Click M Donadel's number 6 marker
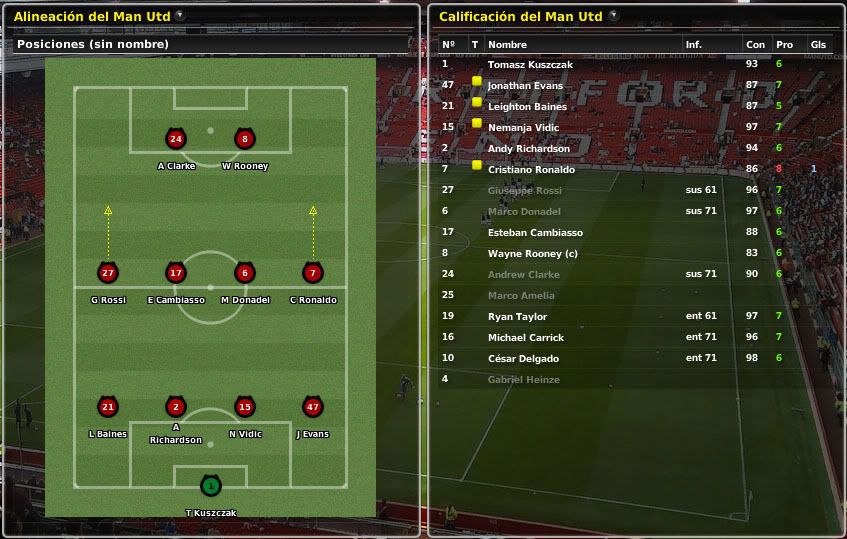847x539 pixels. (244, 273)
